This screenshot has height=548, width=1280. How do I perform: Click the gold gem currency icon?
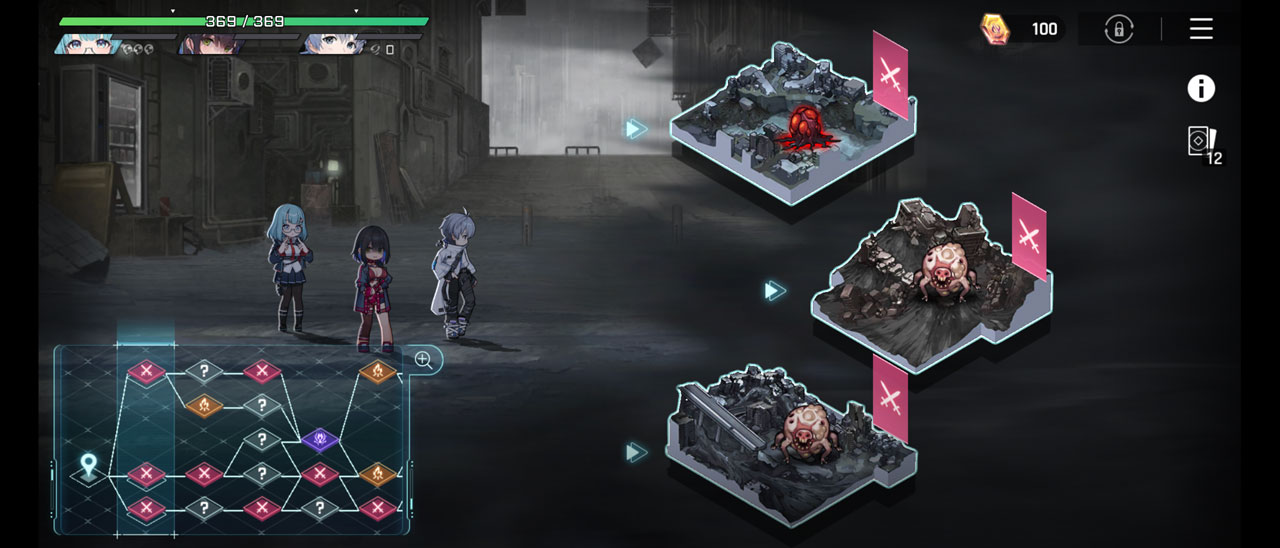[996, 29]
